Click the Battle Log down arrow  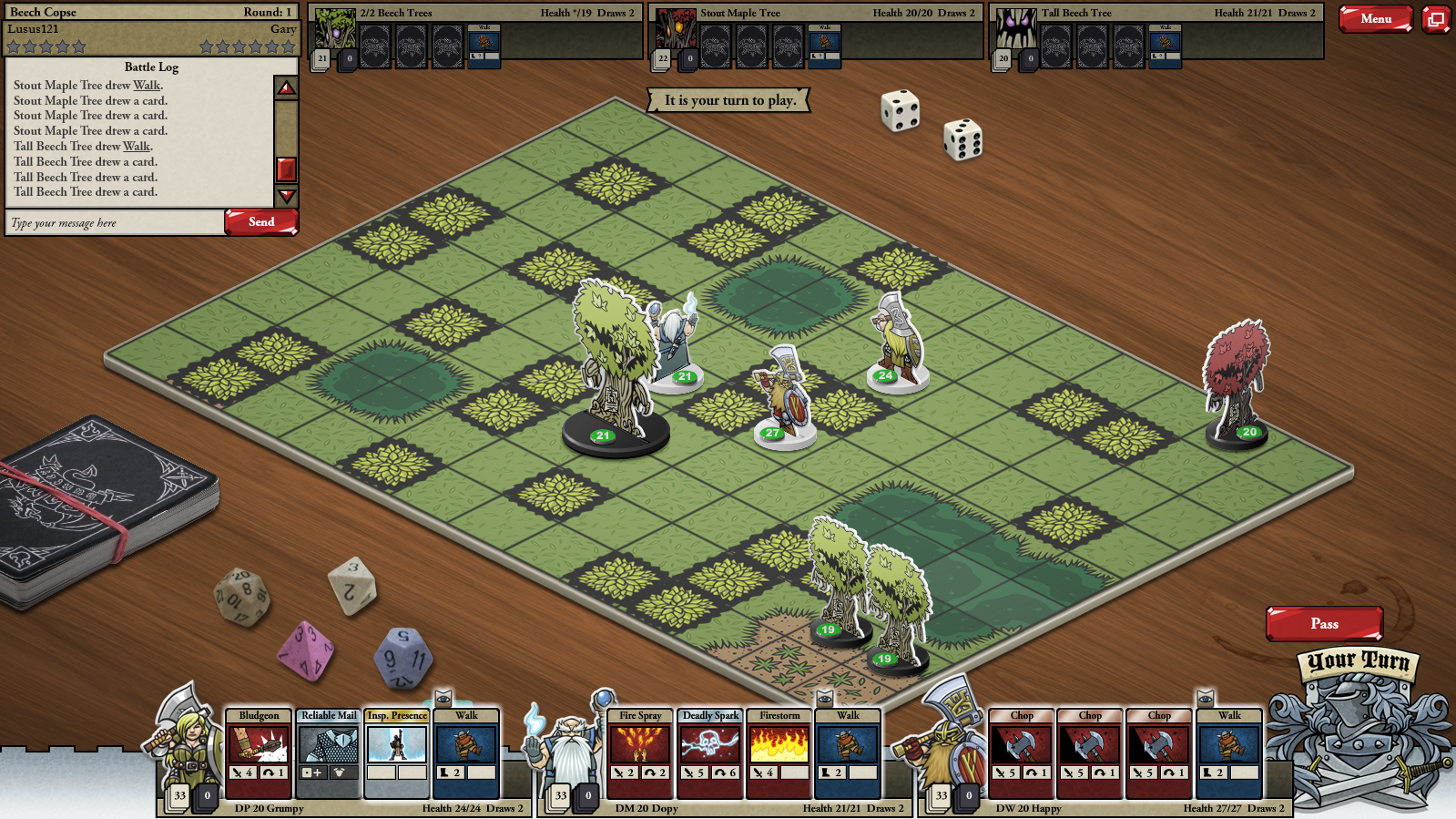287,196
